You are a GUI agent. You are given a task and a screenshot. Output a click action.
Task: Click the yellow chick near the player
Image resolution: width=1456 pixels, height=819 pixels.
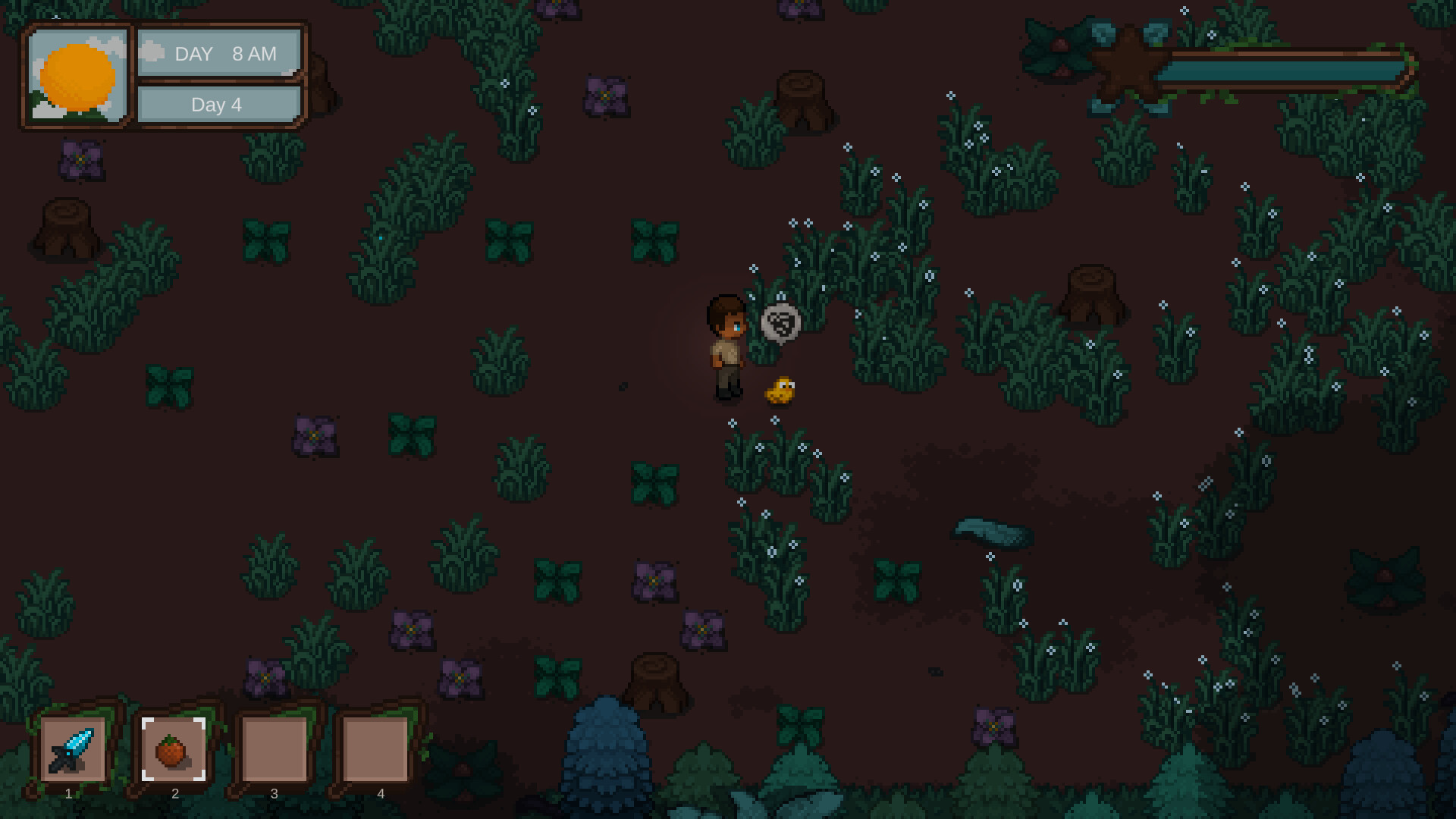click(x=780, y=391)
